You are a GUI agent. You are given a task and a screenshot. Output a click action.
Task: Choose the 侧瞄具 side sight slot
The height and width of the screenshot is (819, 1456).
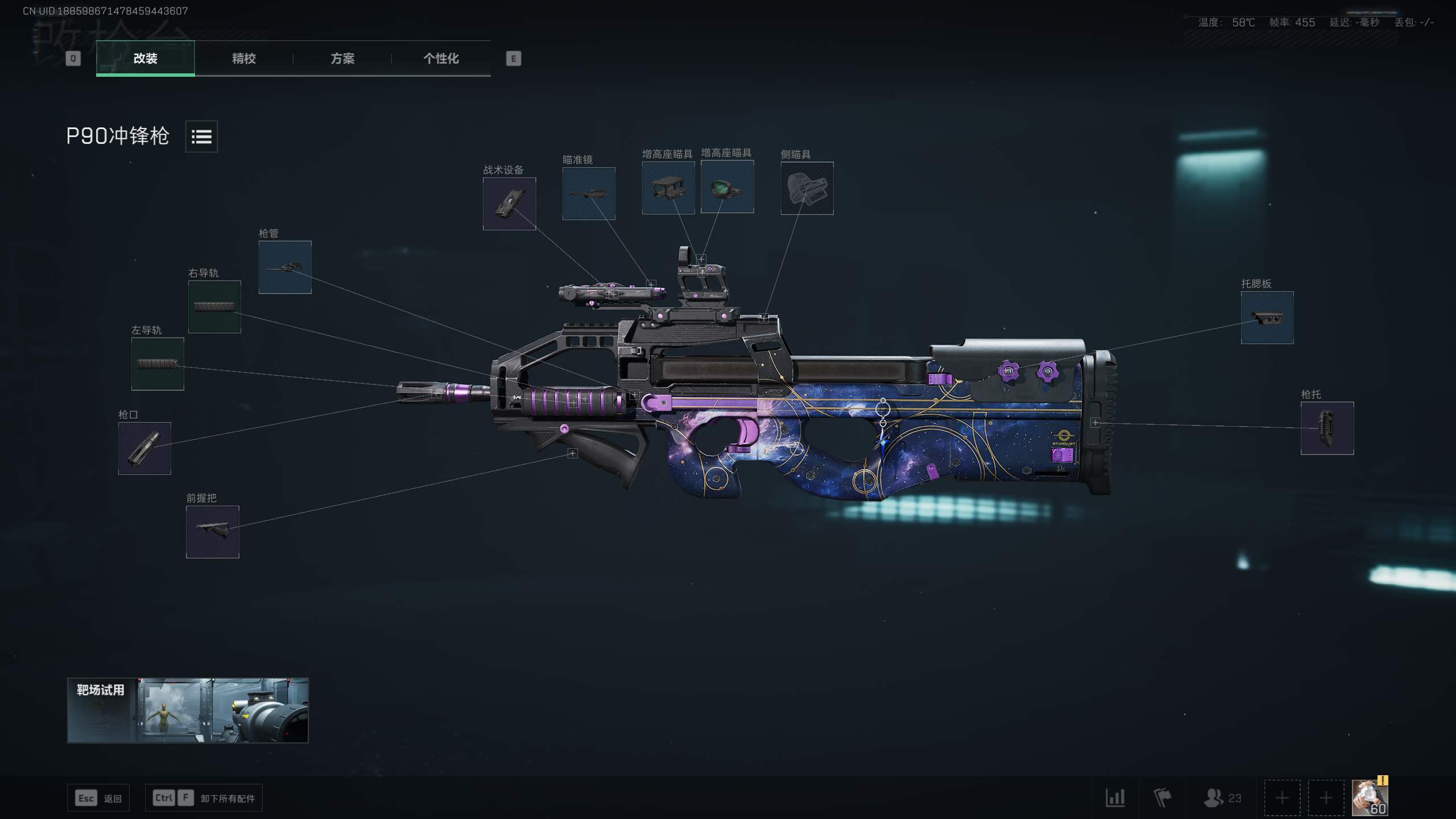click(806, 188)
